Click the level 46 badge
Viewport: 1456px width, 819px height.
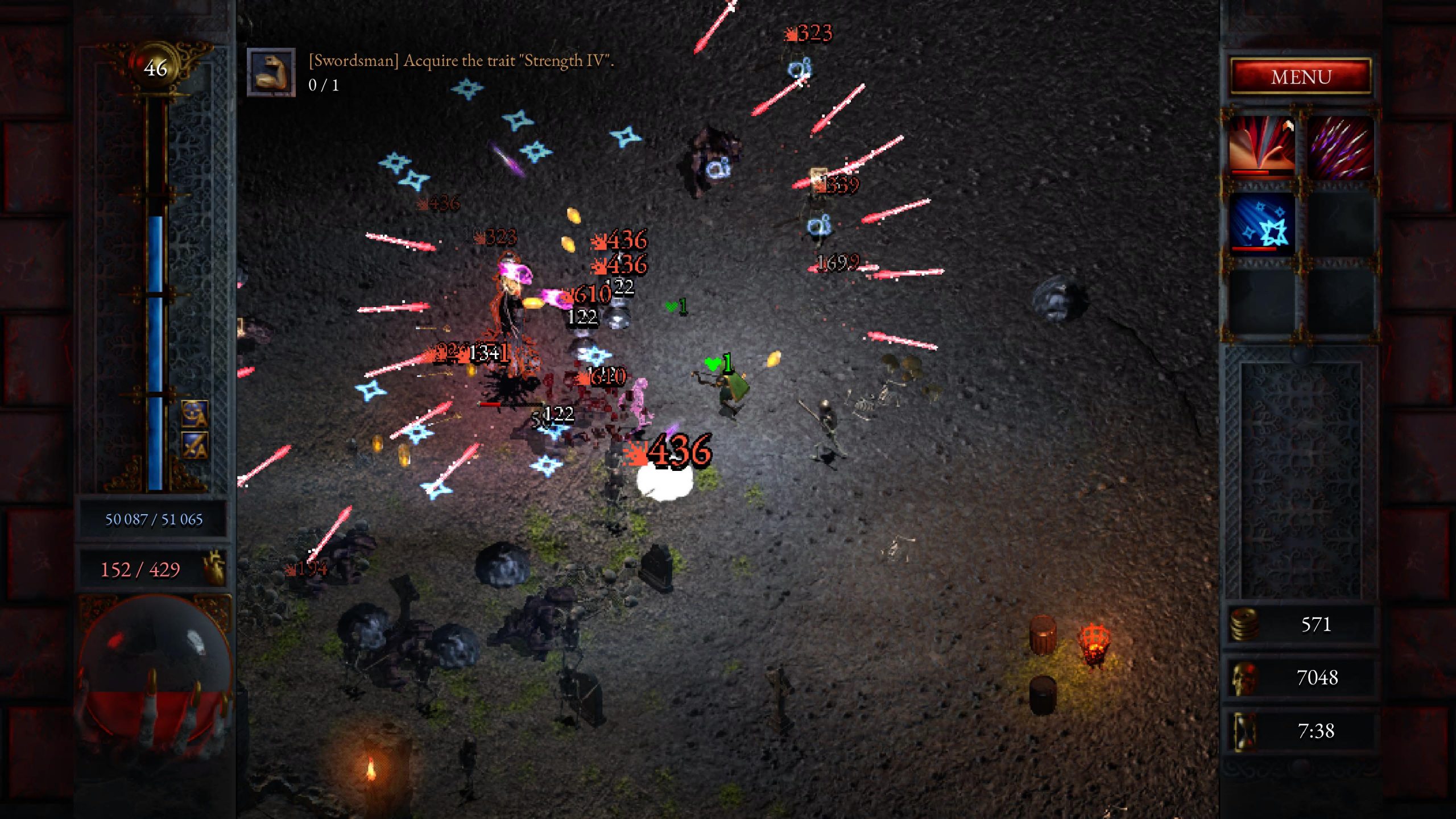coord(155,68)
